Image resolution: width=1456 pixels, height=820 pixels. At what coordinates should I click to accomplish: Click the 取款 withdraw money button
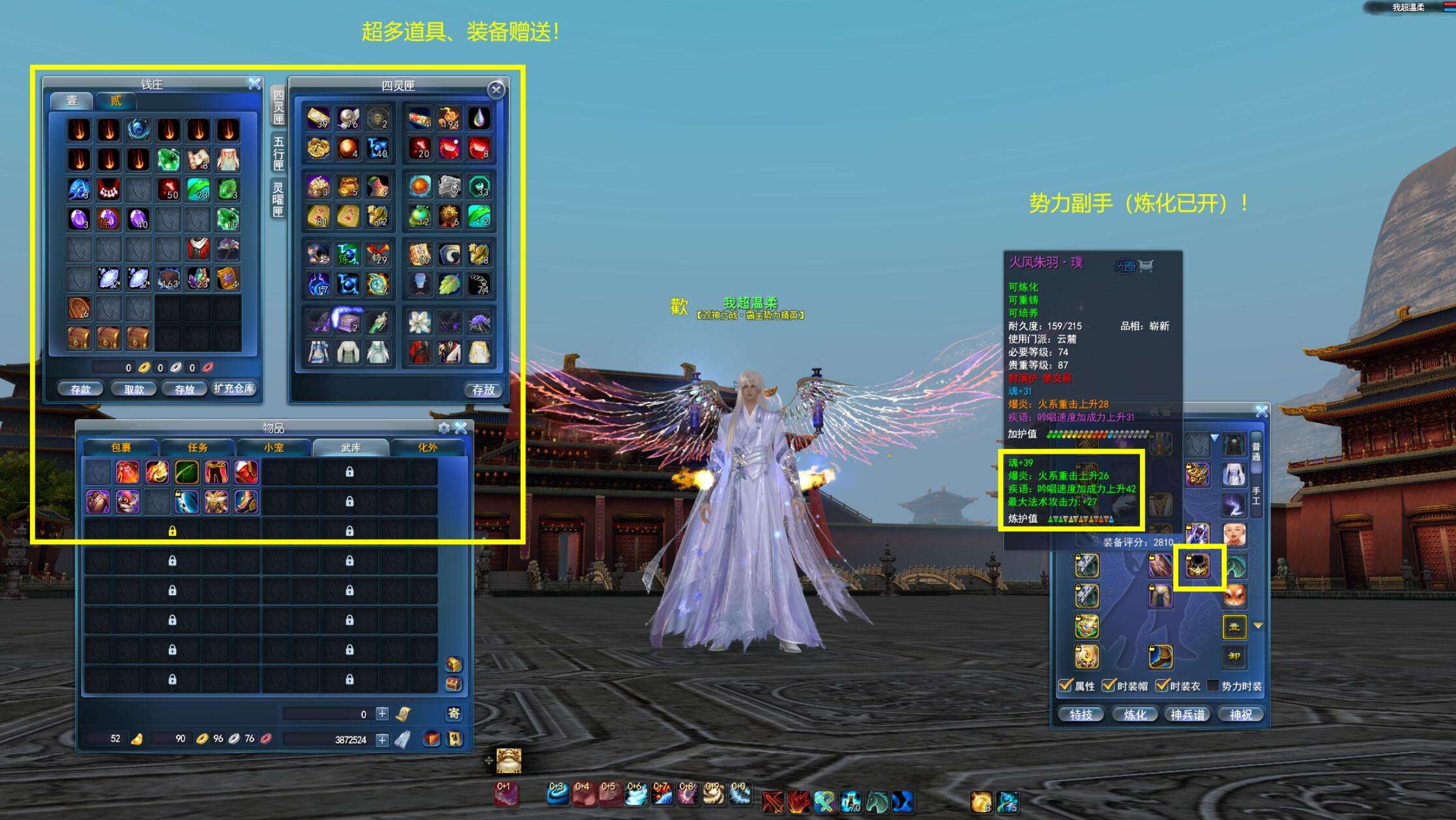pos(134,389)
